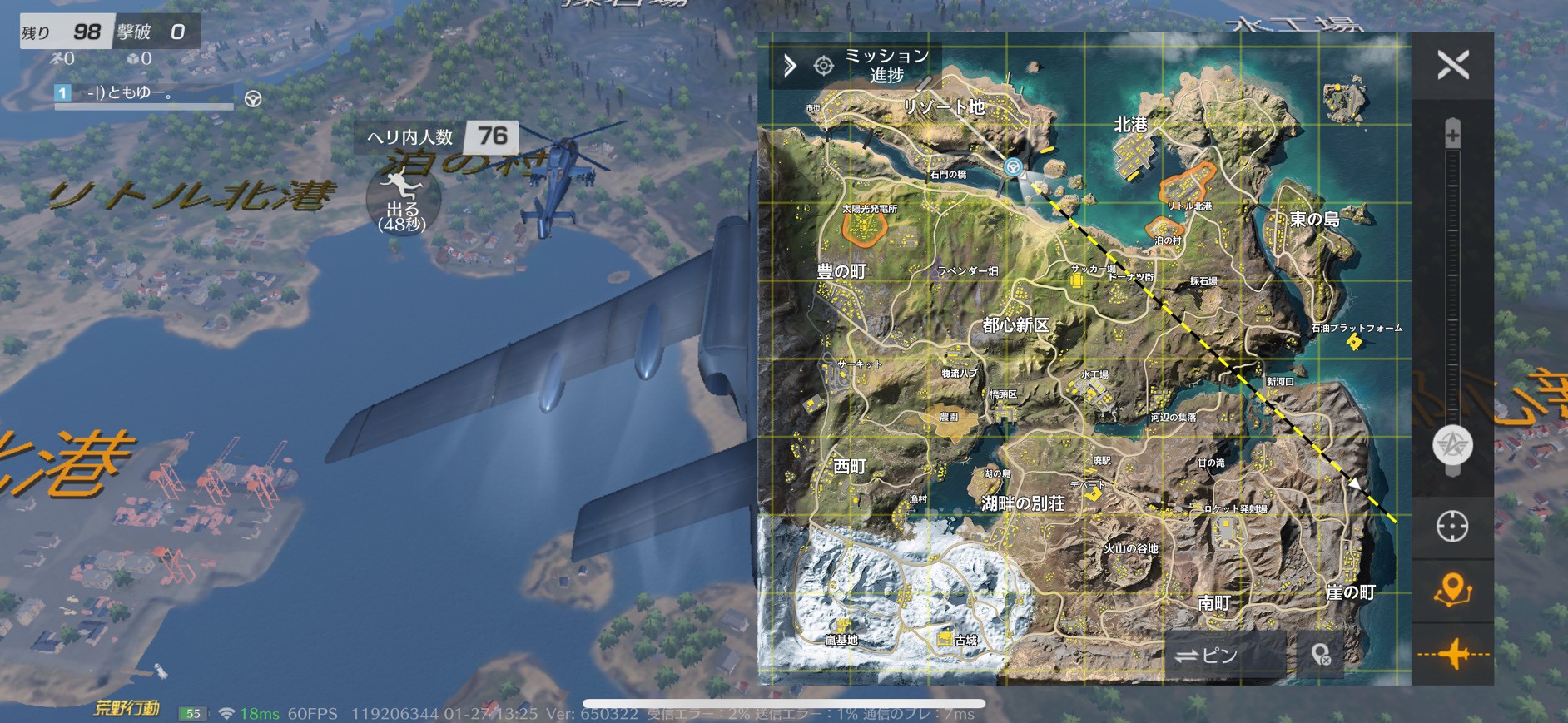Toggle the orange airplane flight path button
The image size is (1568, 723).
coord(1452,654)
